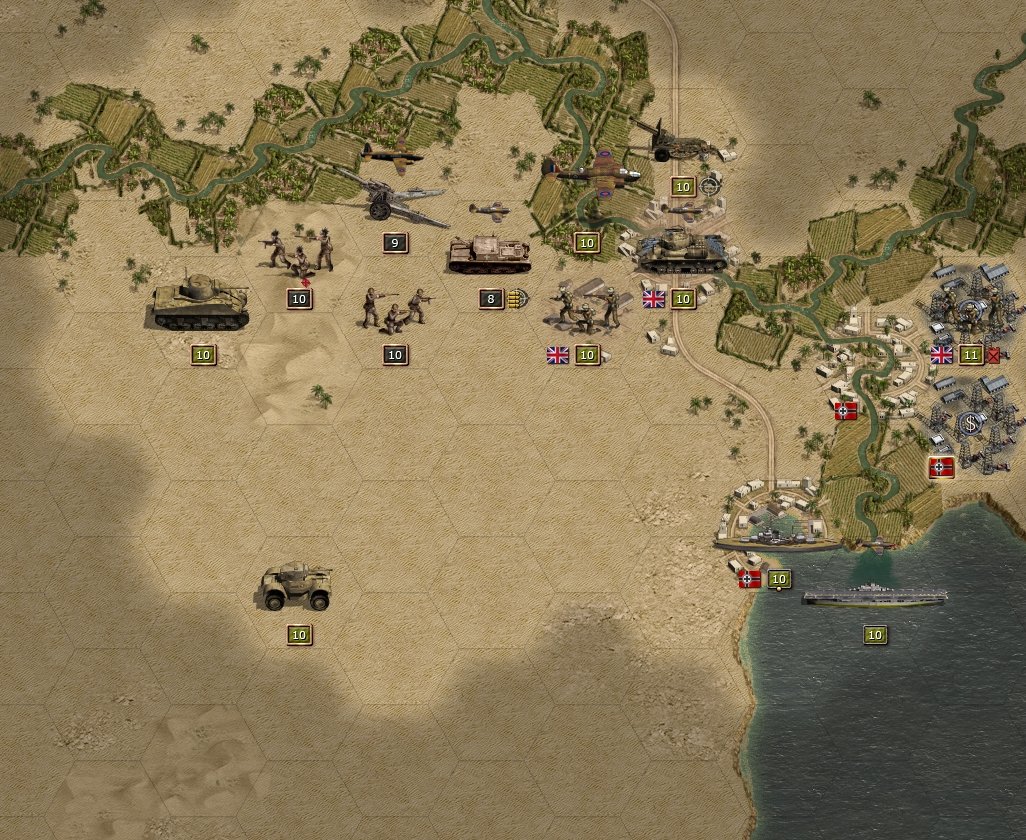Select the unit on the strength 11 oilfield

(970, 312)
